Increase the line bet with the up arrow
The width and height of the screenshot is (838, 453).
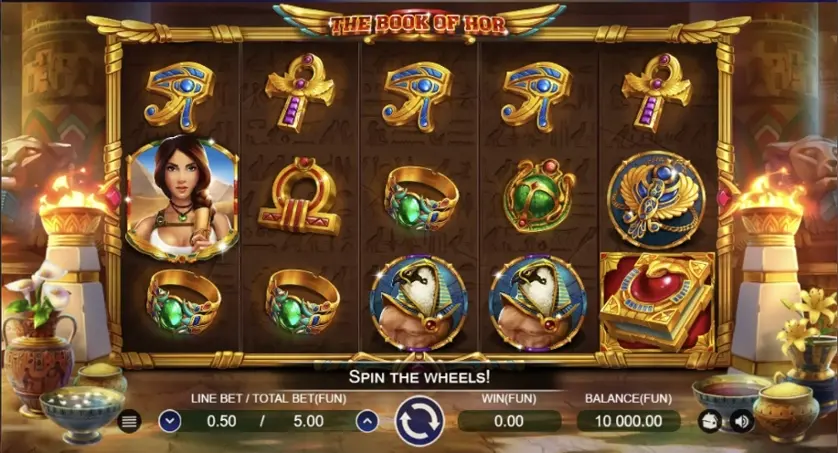tap(367, 421)
